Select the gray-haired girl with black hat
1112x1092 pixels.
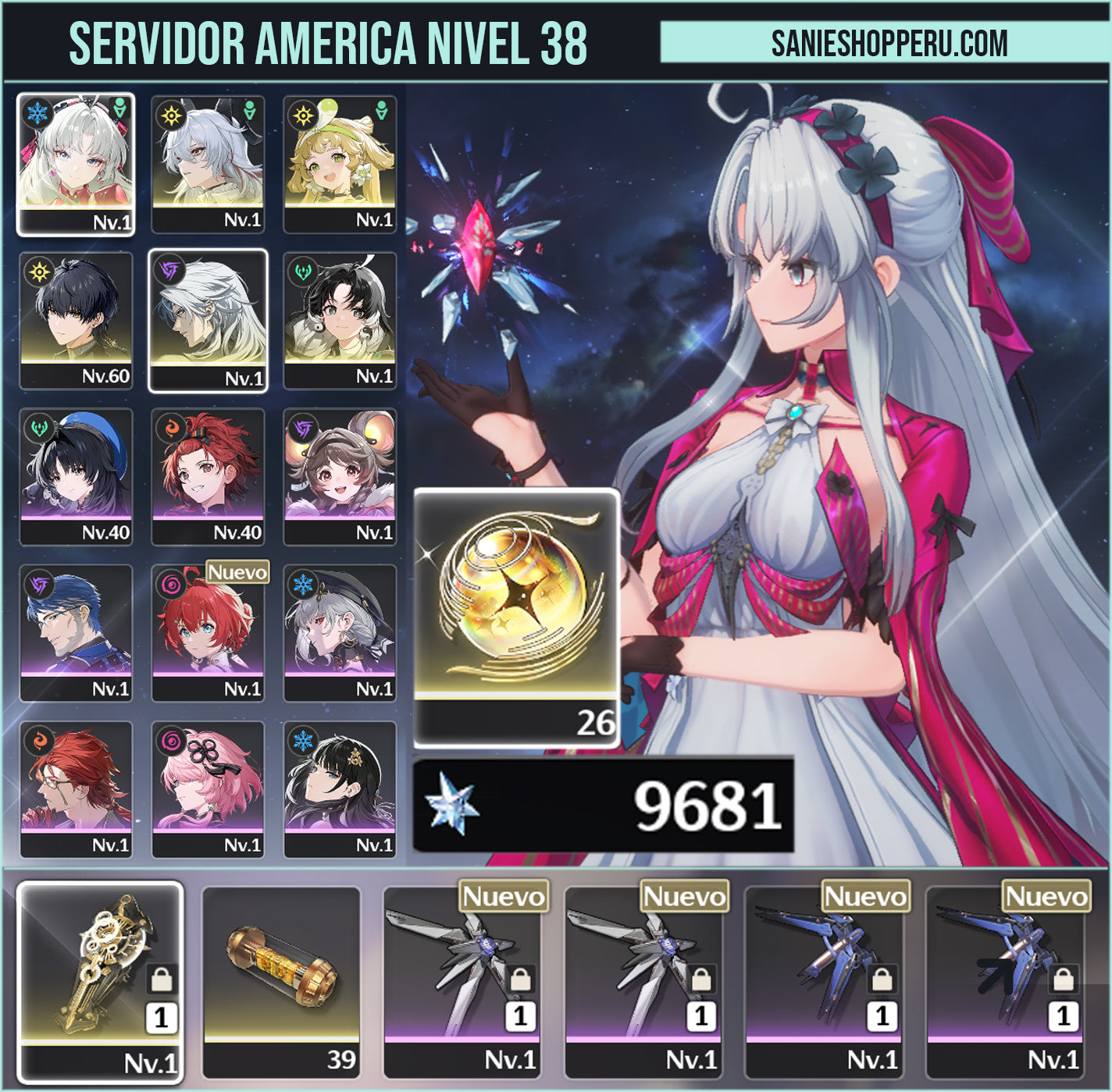pos(340,631)
